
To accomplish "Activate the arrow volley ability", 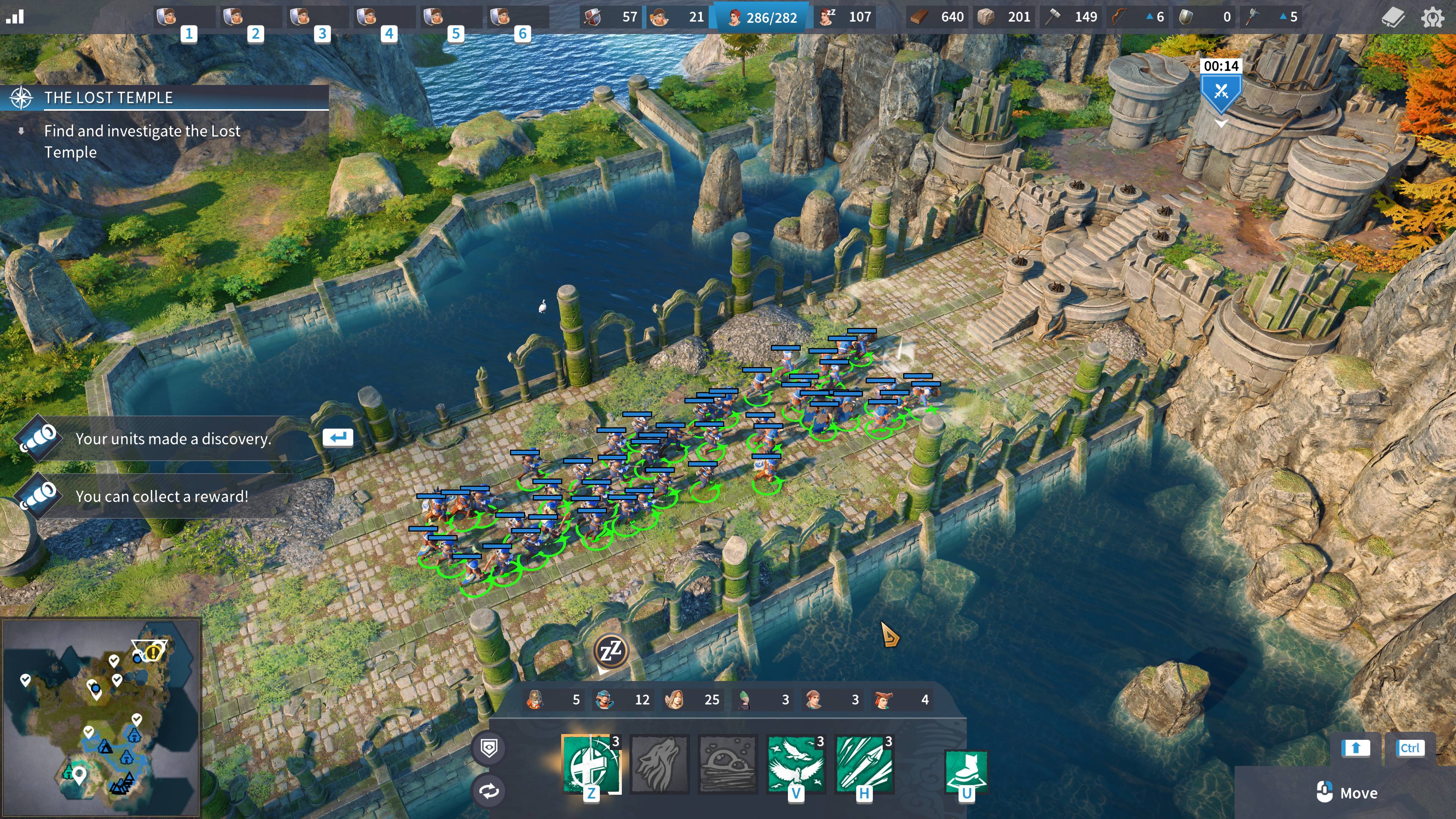I will coord(864,764).
